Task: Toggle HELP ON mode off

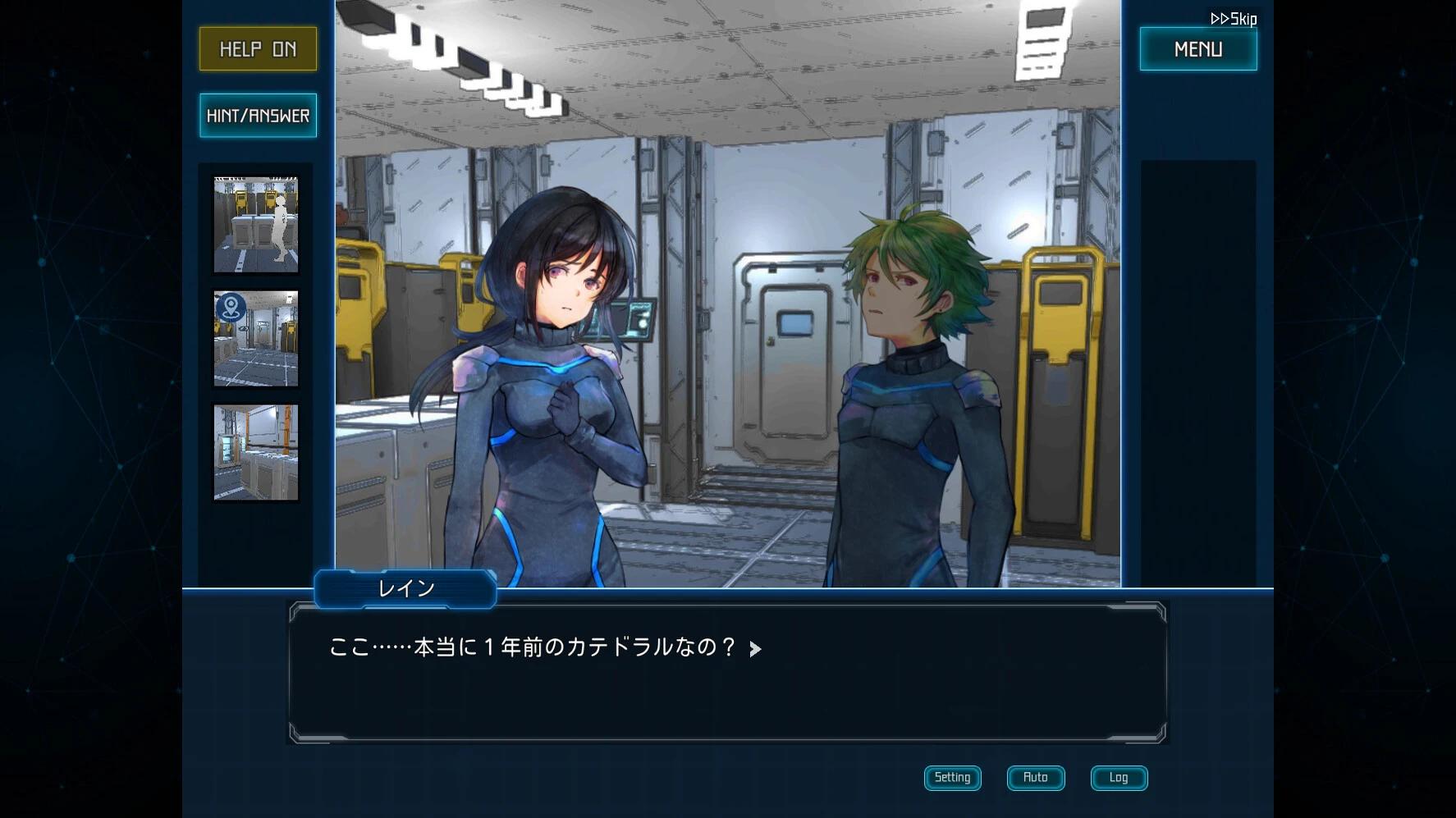Action: (x=257, y=48)
